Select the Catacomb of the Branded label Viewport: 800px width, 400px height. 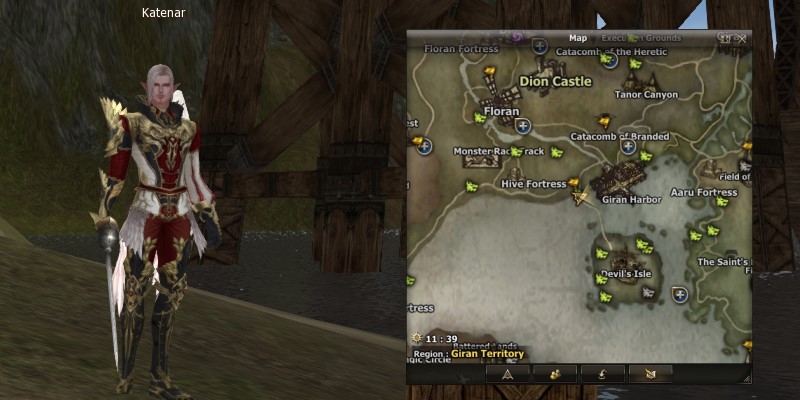(618, 136)
